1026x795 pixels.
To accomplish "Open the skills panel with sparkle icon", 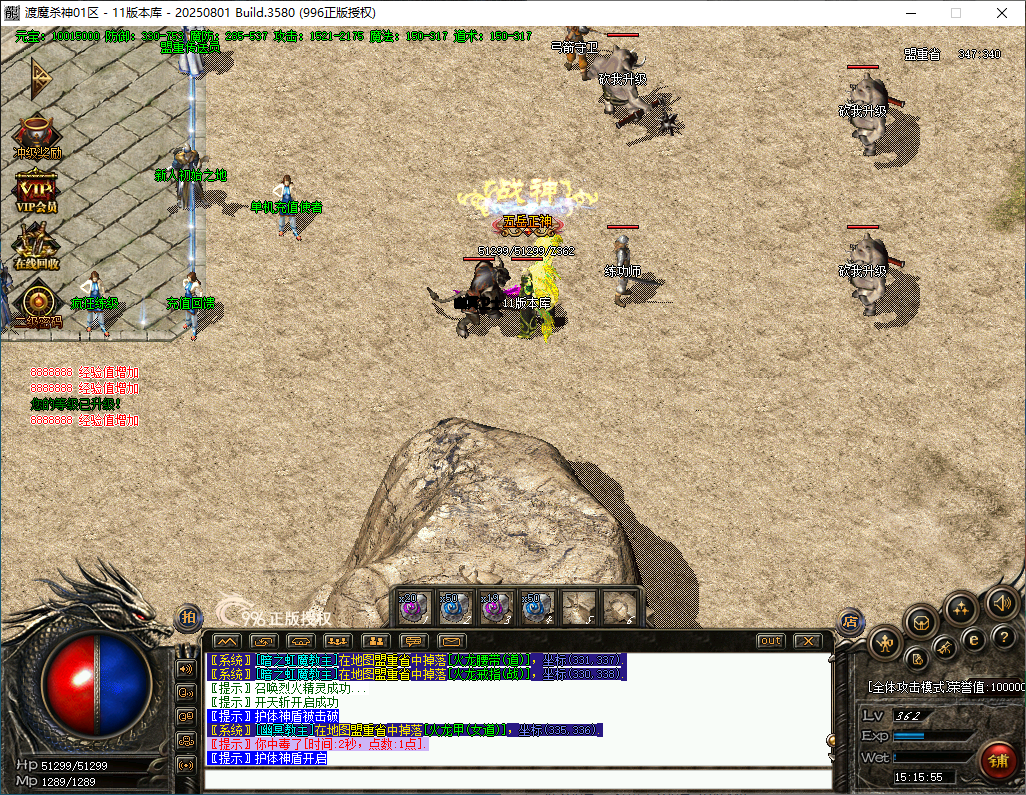I will [x=961, y=607].
